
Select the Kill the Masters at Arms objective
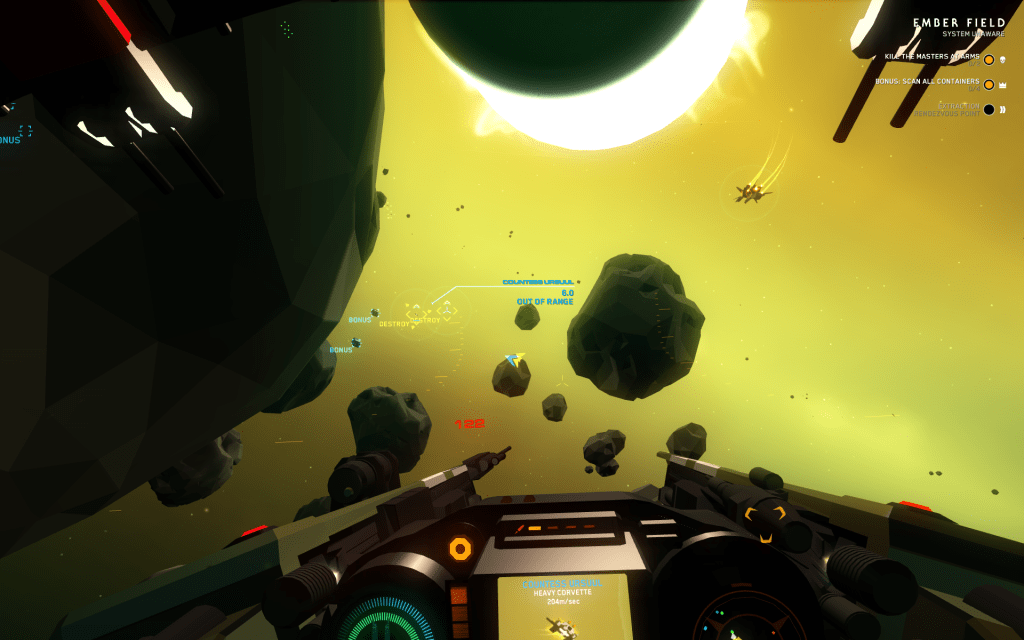(x=932, y=58)
